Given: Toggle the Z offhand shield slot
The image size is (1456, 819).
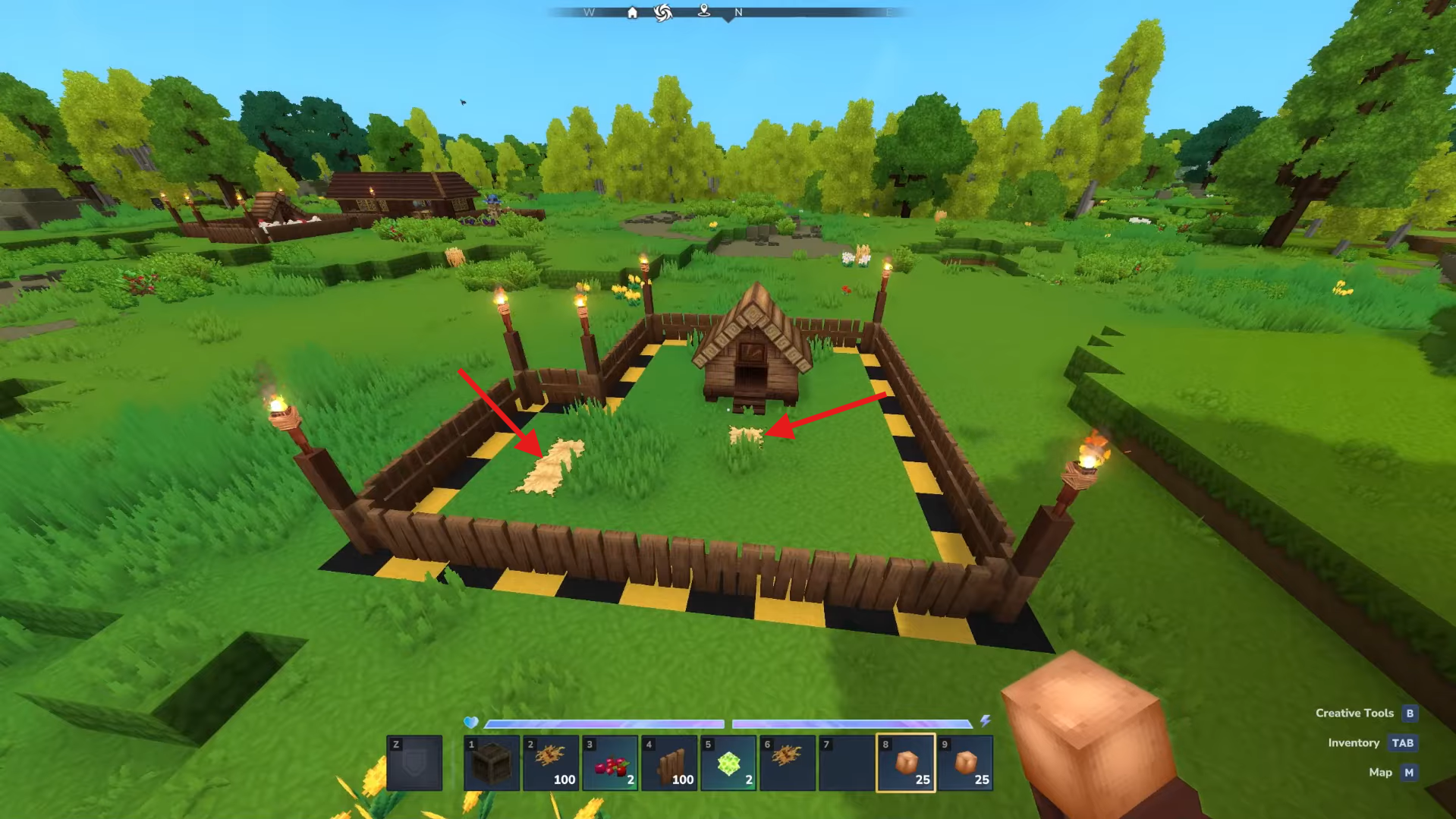Looking at the screenshot, I should pos(414,763).
